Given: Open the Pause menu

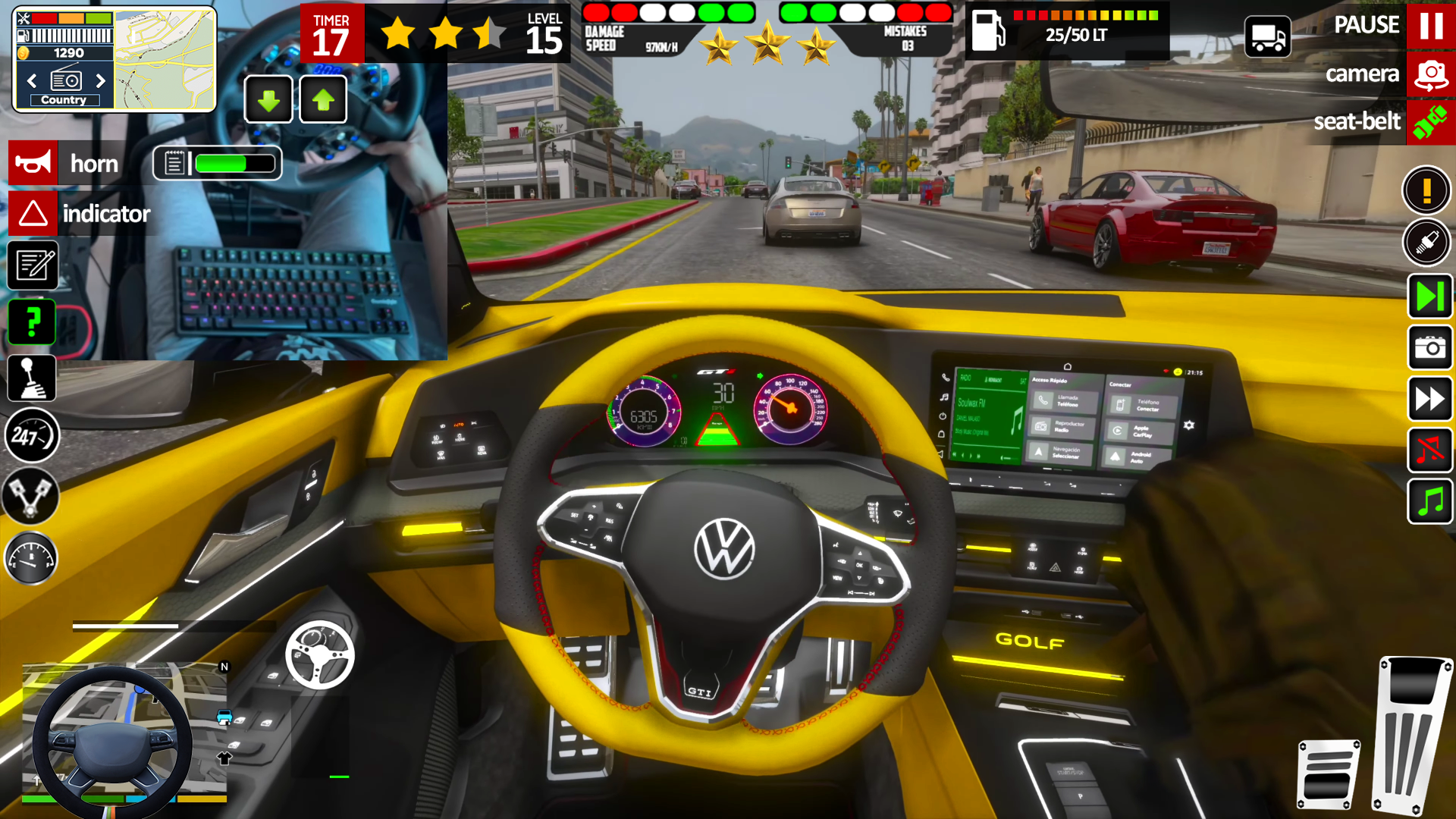Looking at the screenshot, I should (x=1431, y=25).
